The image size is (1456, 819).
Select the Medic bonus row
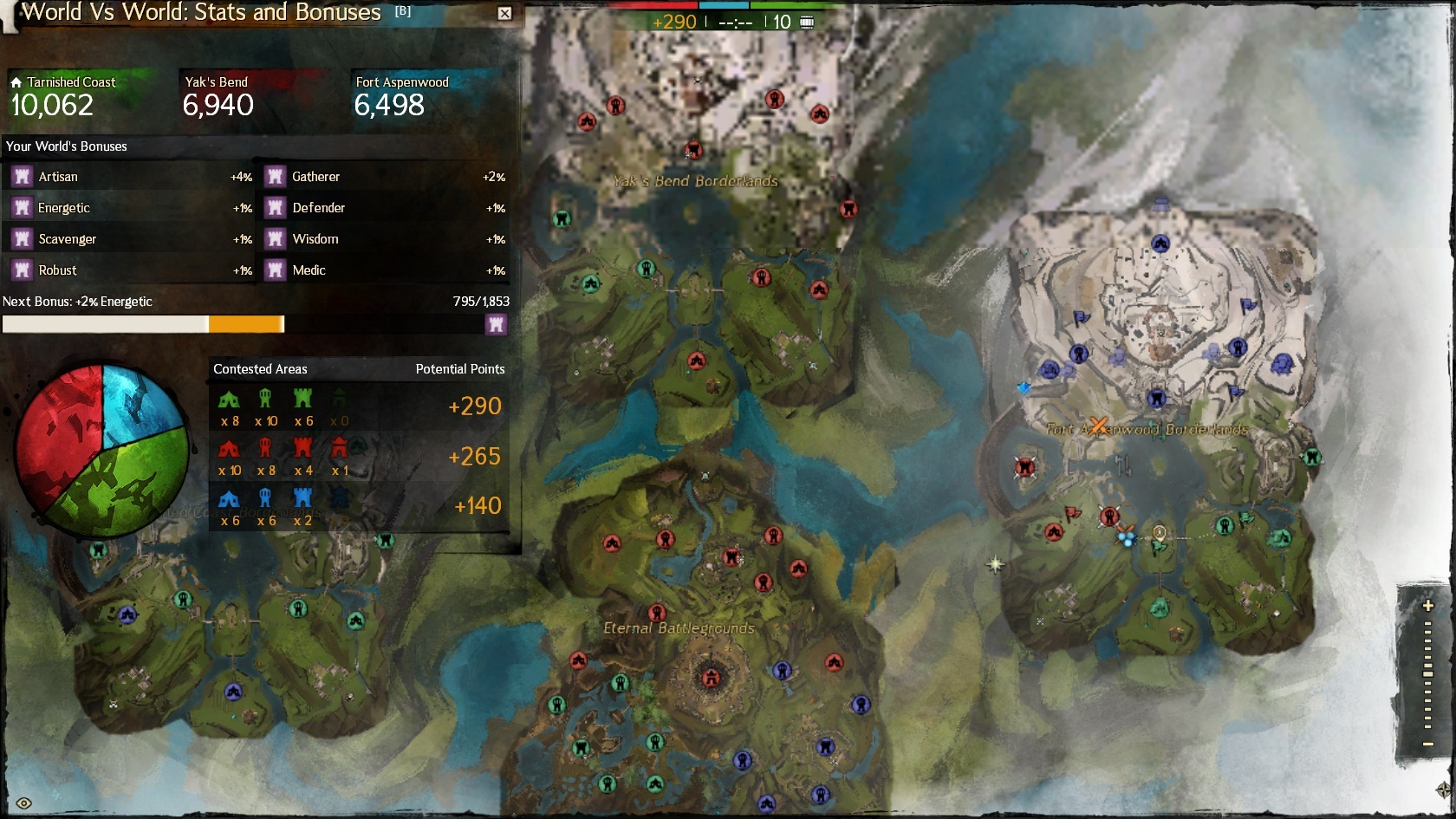[385, 270]
